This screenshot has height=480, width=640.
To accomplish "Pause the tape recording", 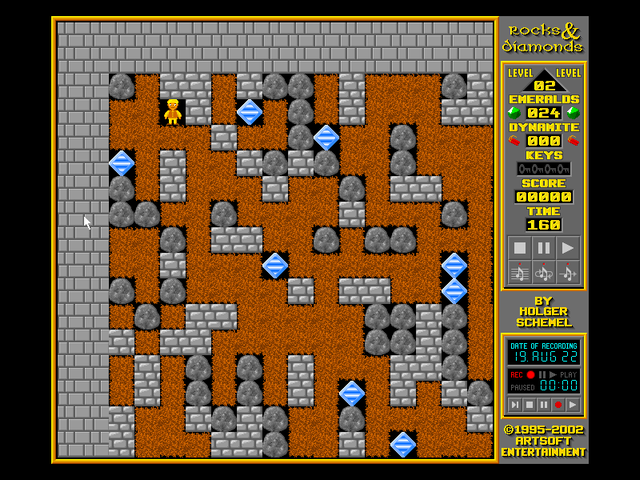I will [x=543, y=405].
